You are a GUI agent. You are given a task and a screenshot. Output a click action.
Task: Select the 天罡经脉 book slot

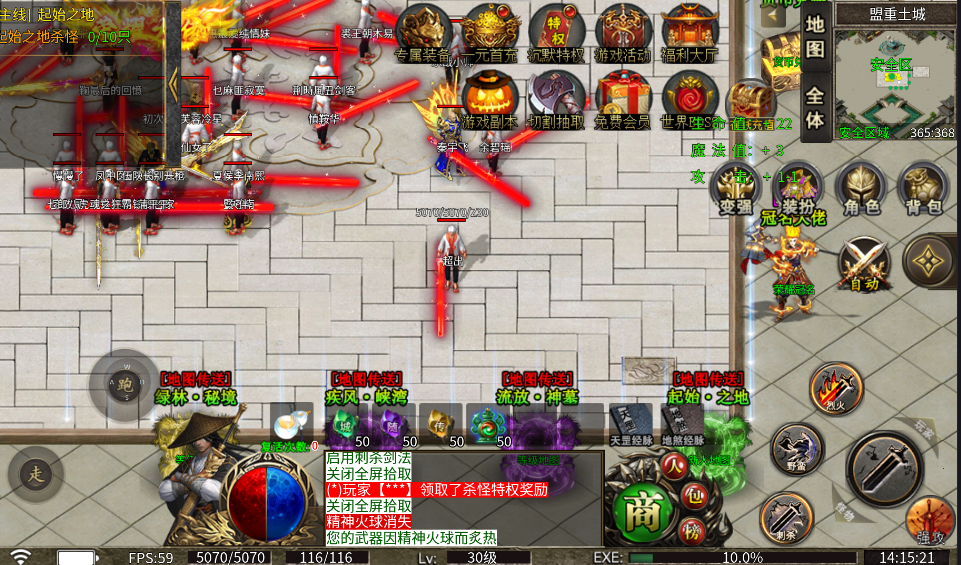coord(630,423)
